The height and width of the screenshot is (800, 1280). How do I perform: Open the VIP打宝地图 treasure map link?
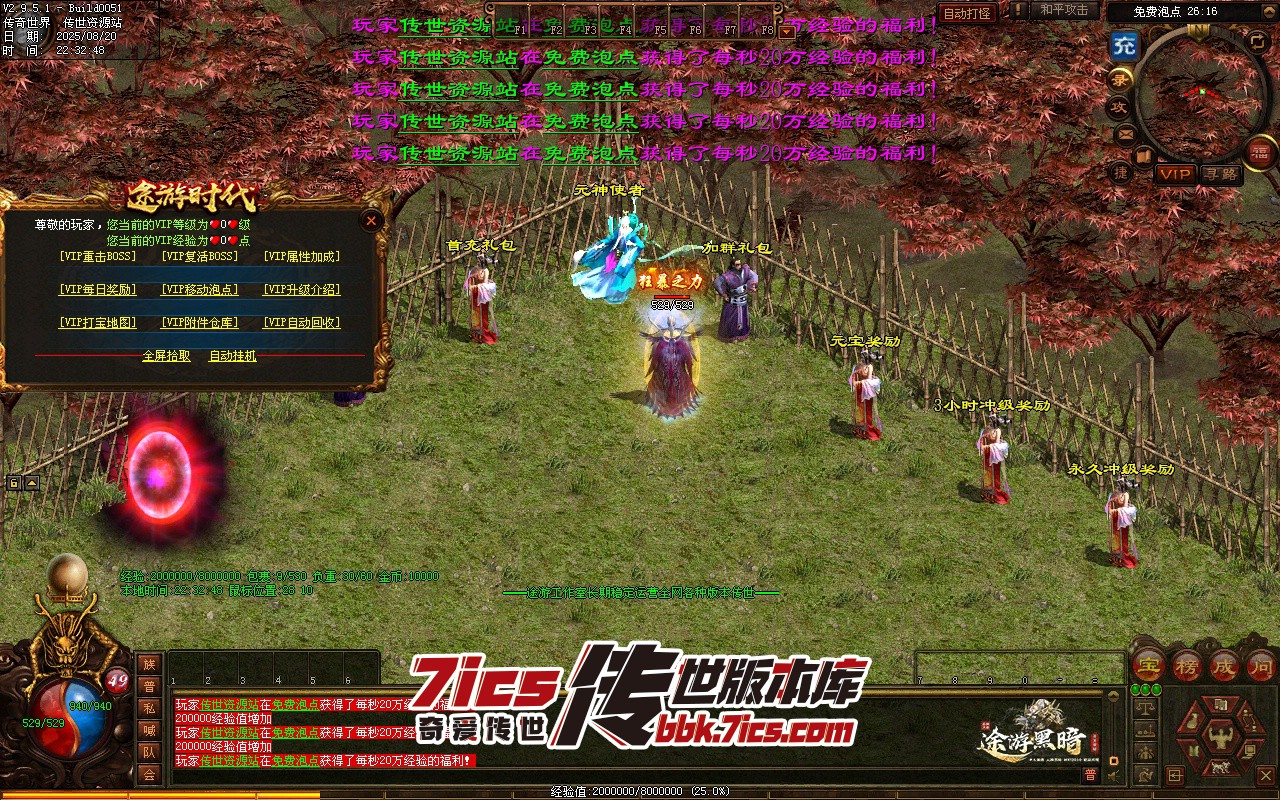(98, 323)
